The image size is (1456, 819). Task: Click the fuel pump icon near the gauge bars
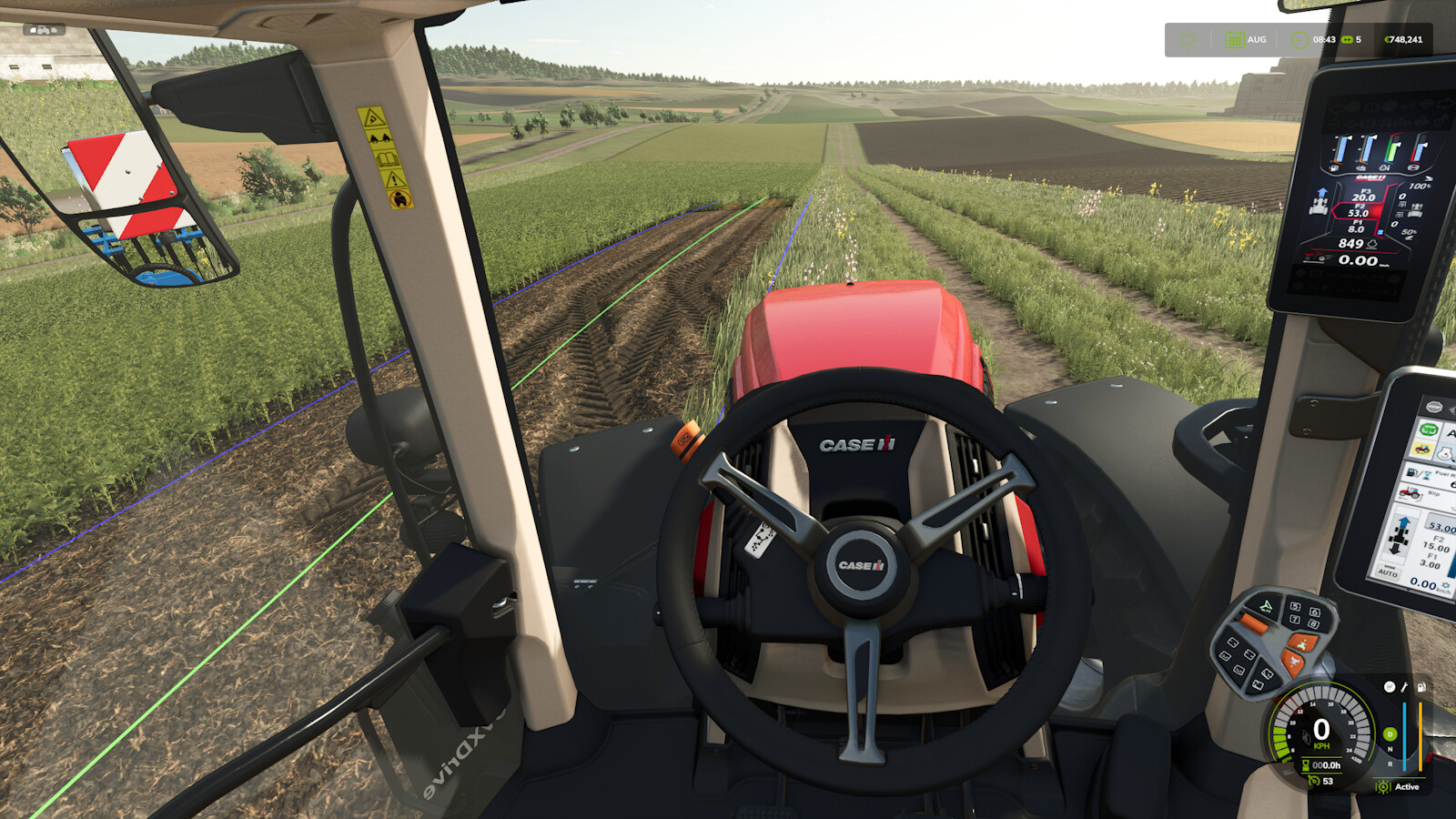pos(1421,689)
